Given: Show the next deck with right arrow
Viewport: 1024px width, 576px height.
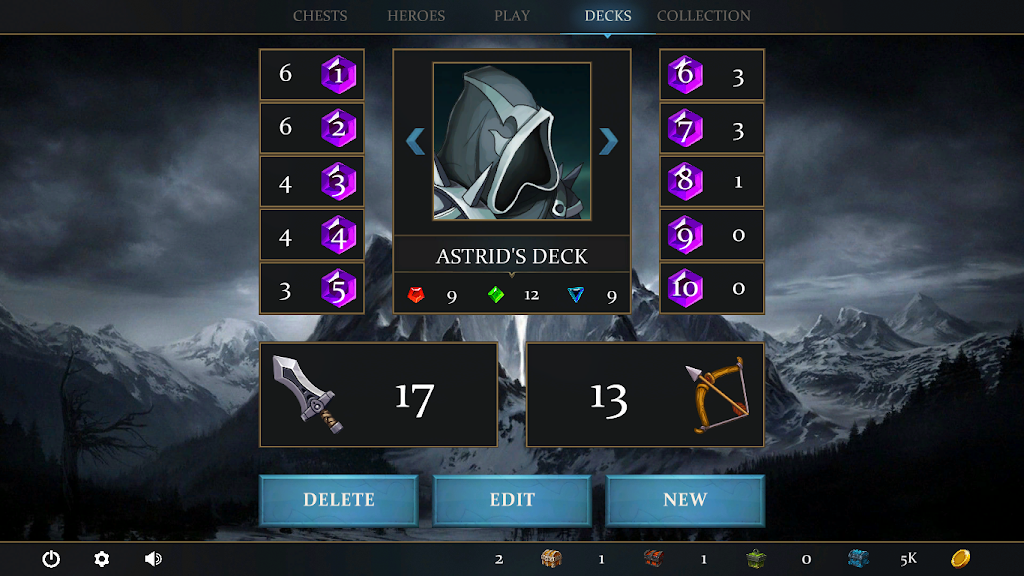Looking at the screenshot, I should coord(608,141).
